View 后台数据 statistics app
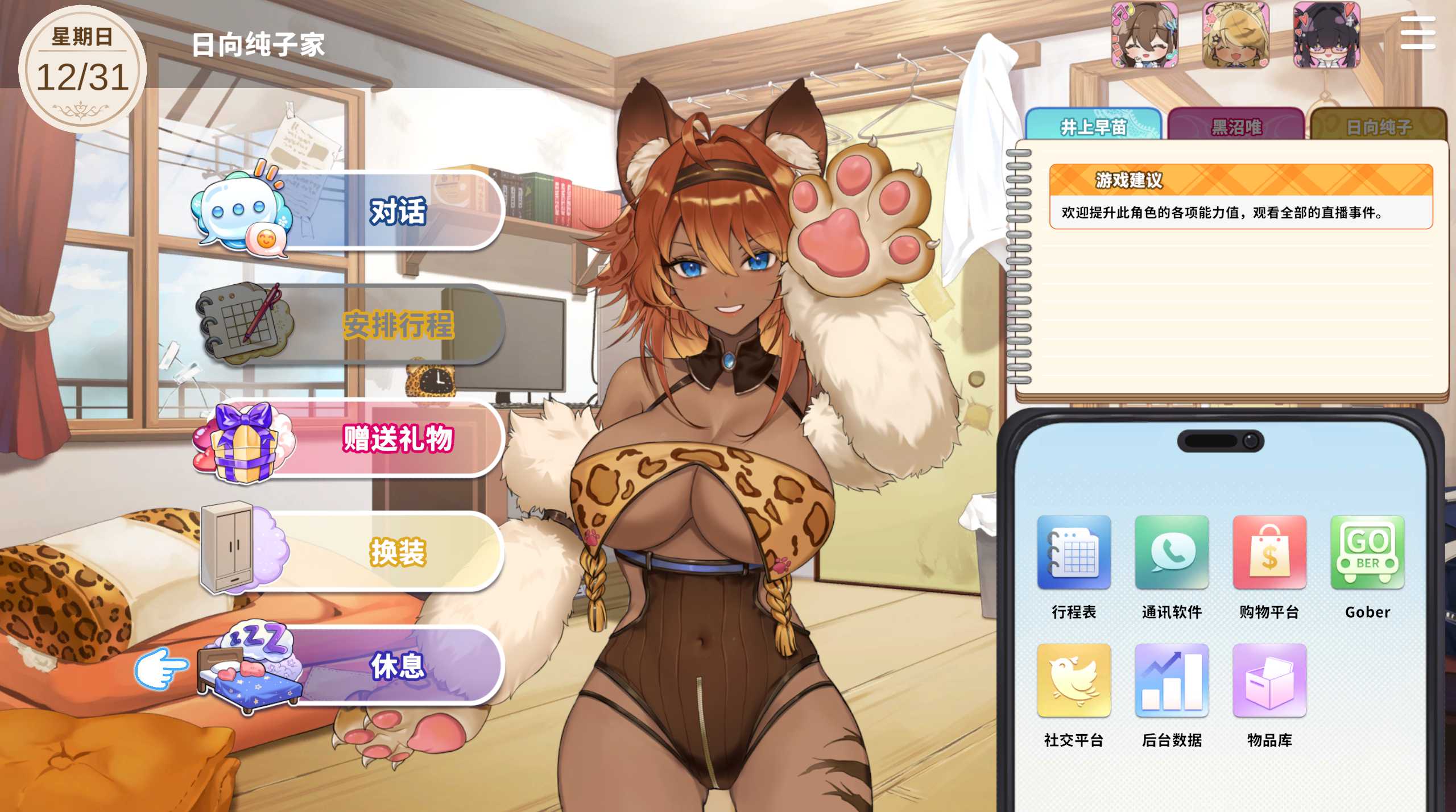Image resolution: width=1456 pixels, height=812 pixels. [1172, 680]
